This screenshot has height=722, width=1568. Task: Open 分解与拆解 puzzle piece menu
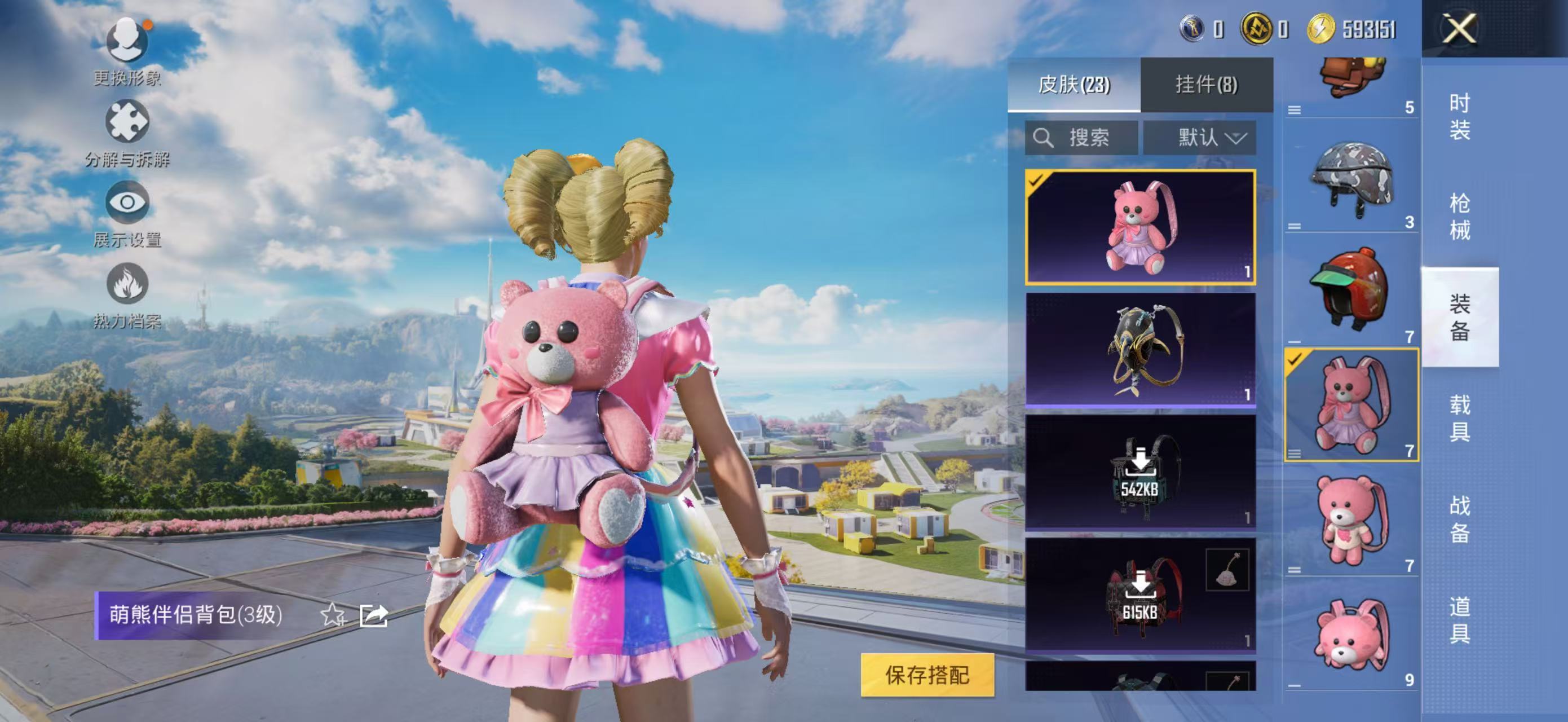tap(127, 122)
